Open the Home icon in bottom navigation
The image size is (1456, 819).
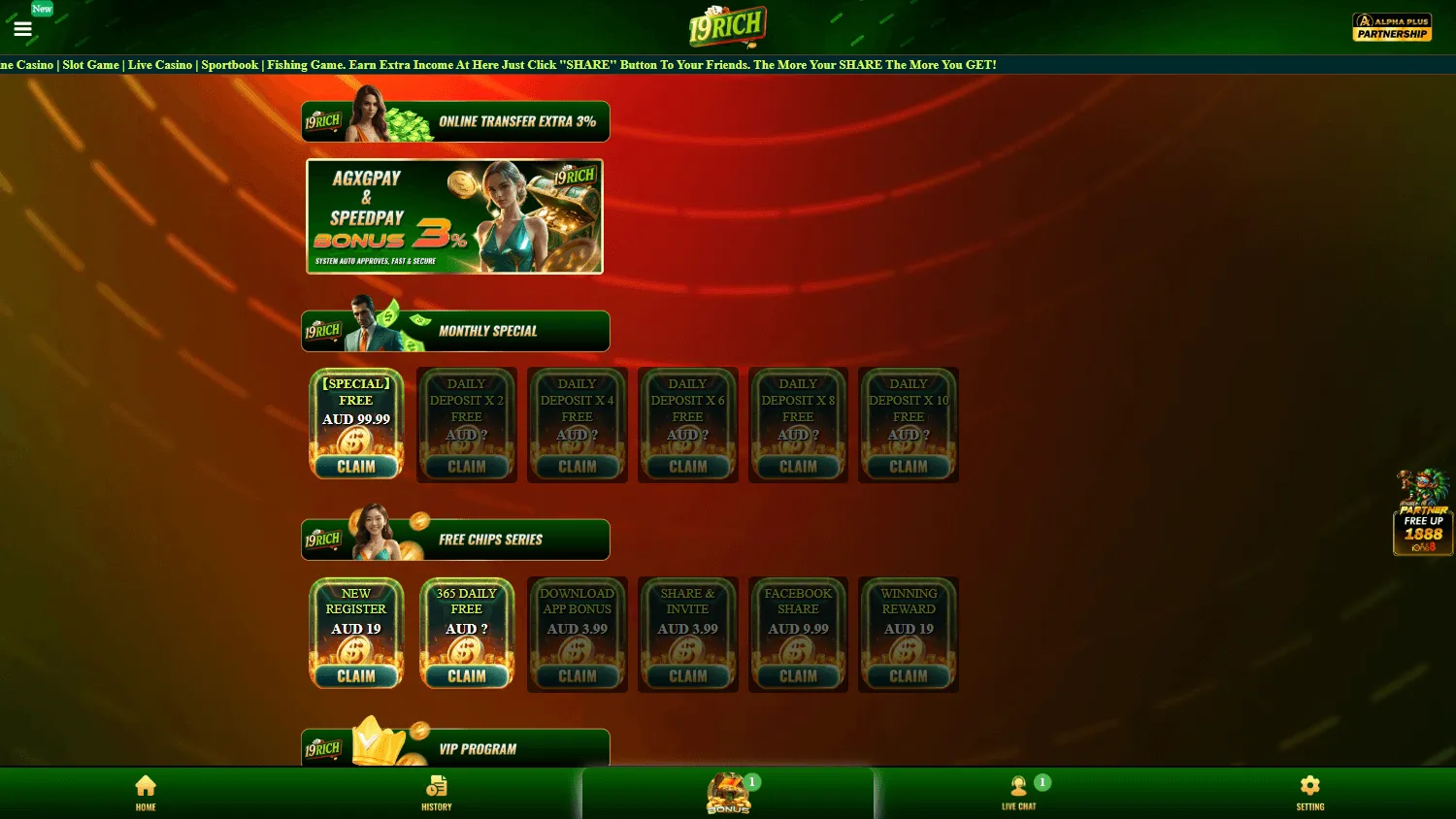click(x=146, y=793)
